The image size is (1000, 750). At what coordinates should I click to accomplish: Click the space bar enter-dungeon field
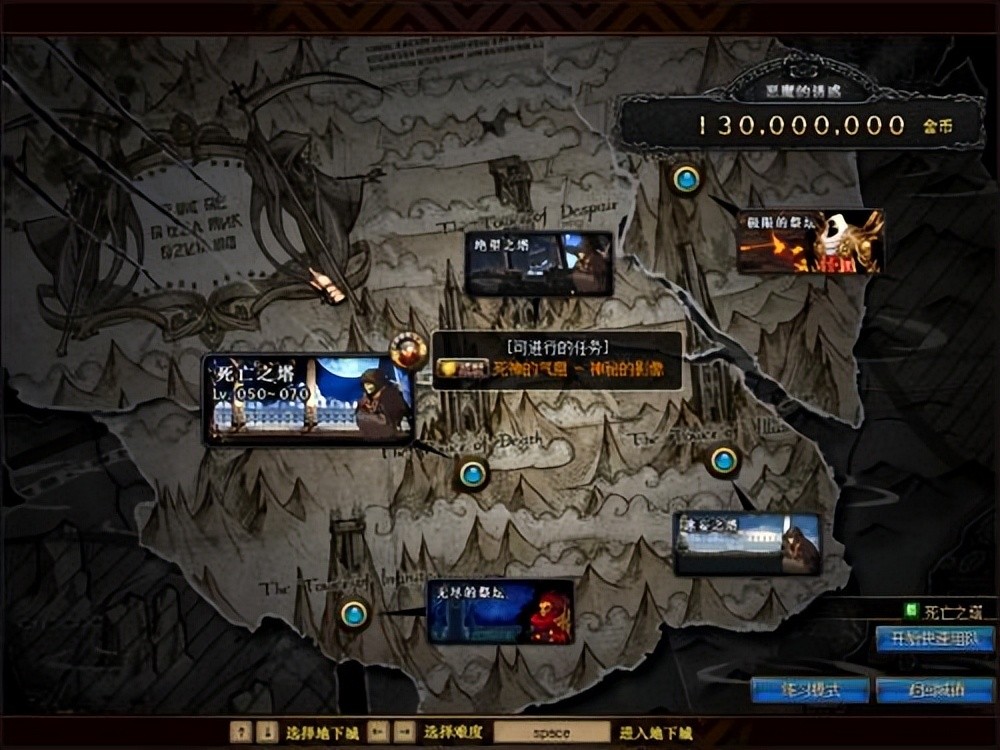(551, 732)
